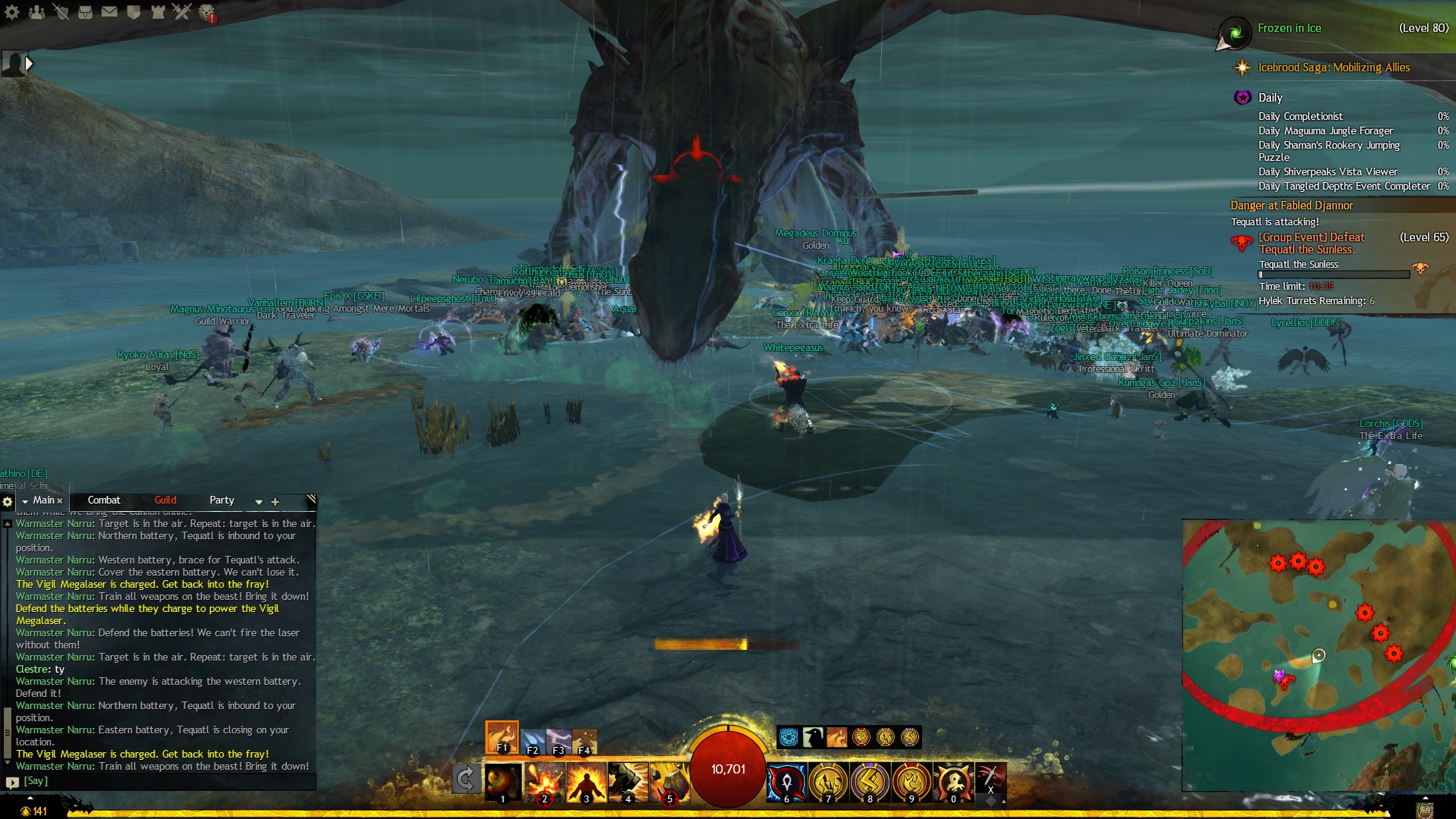1456x819 pixels.
Task: Close the Main chat tab
Action: [x=59, y=500]
